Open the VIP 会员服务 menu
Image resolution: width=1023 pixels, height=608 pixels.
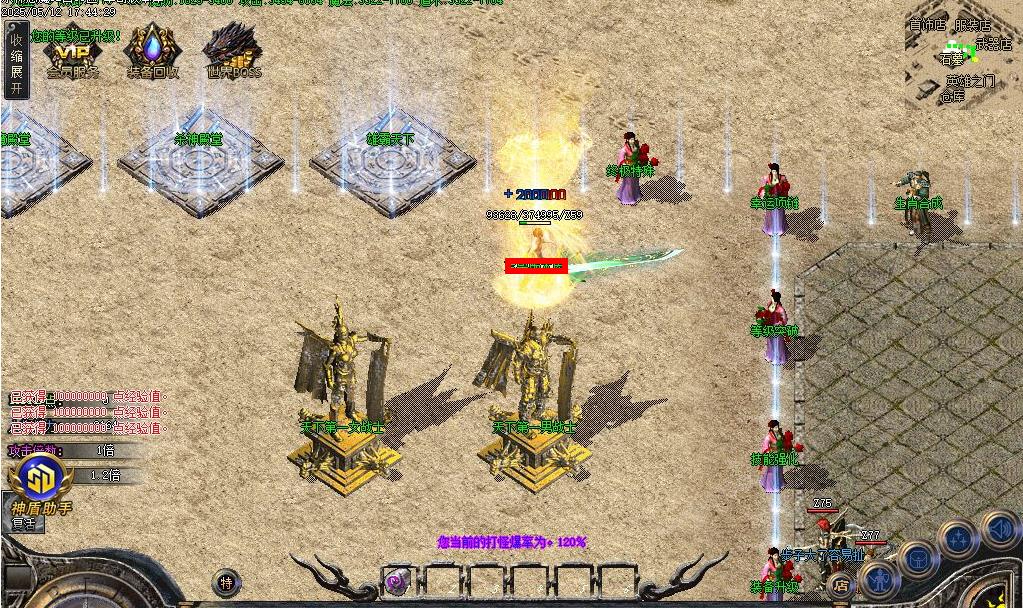(x=72, y=53)
